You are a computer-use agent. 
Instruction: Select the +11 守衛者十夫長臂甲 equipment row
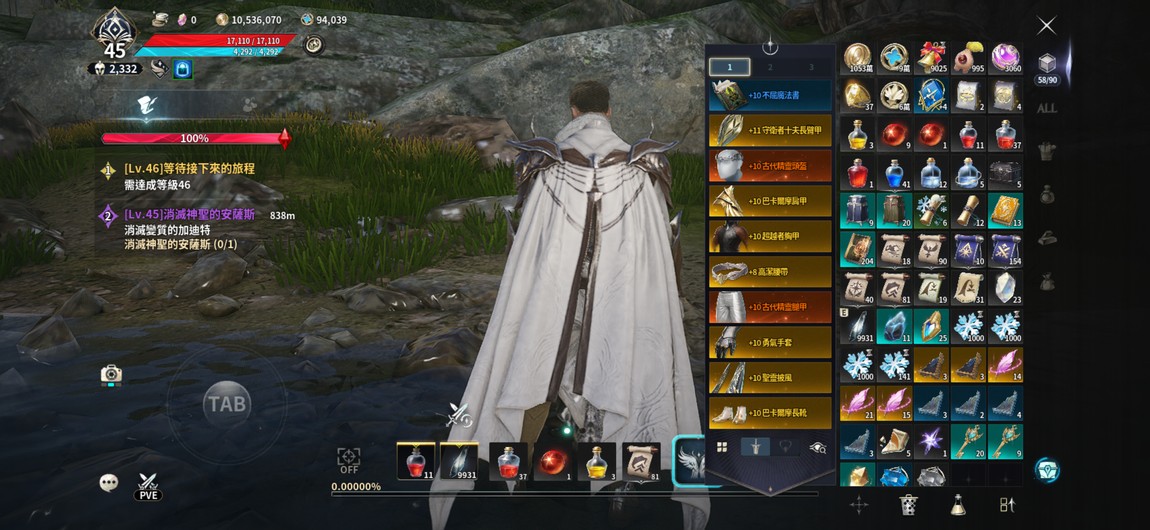coord(770,130)
